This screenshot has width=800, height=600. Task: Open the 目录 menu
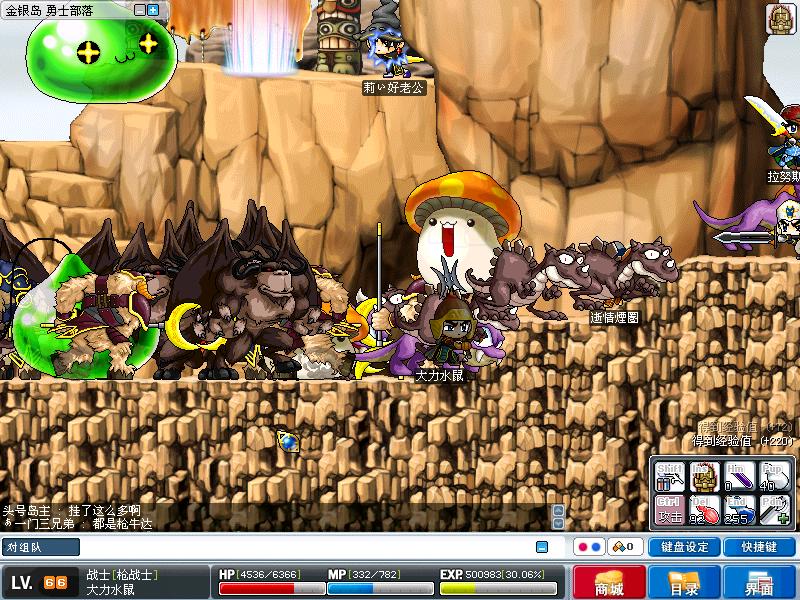(x=684, y=583)
